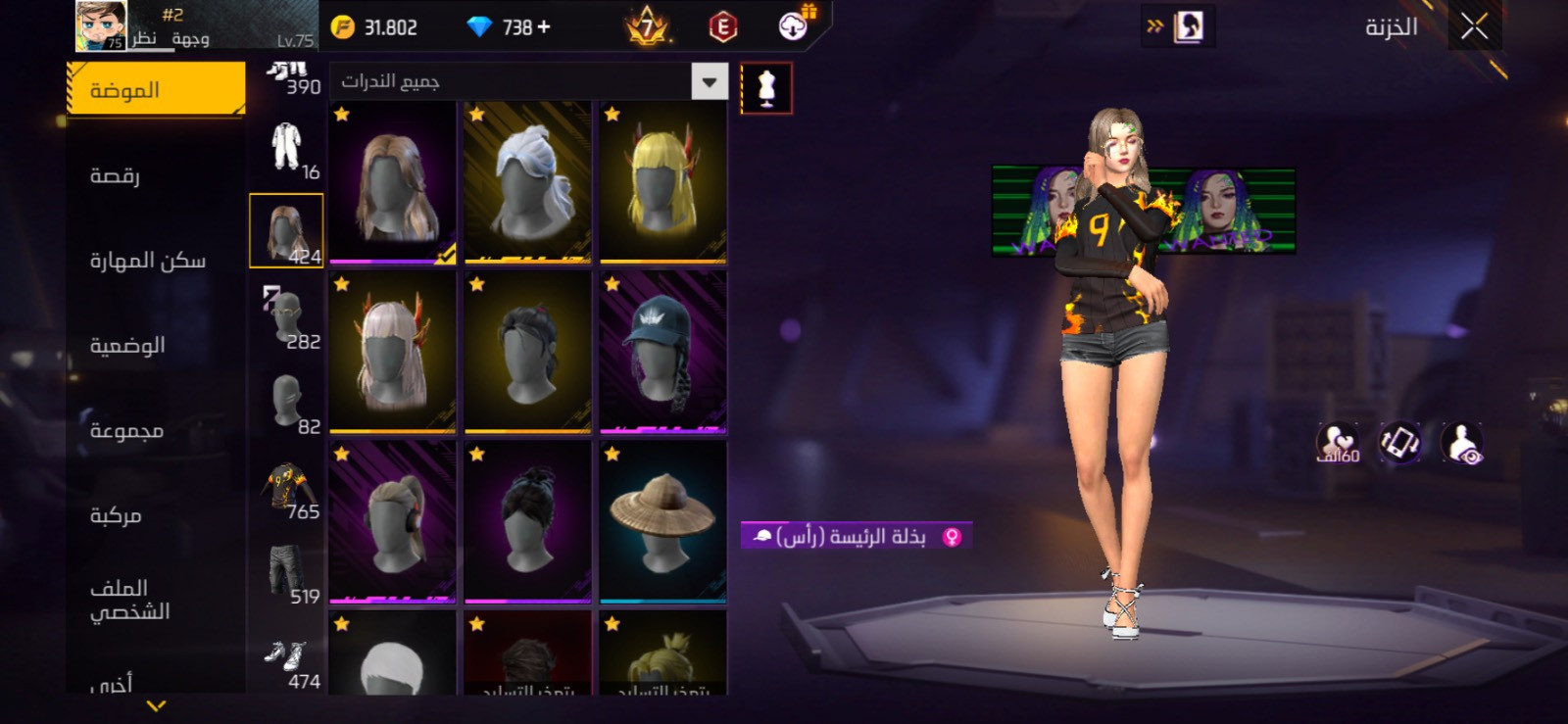1568x724 pixels.
Task: Select the white ponytail hair item
Action: point(528,182)
